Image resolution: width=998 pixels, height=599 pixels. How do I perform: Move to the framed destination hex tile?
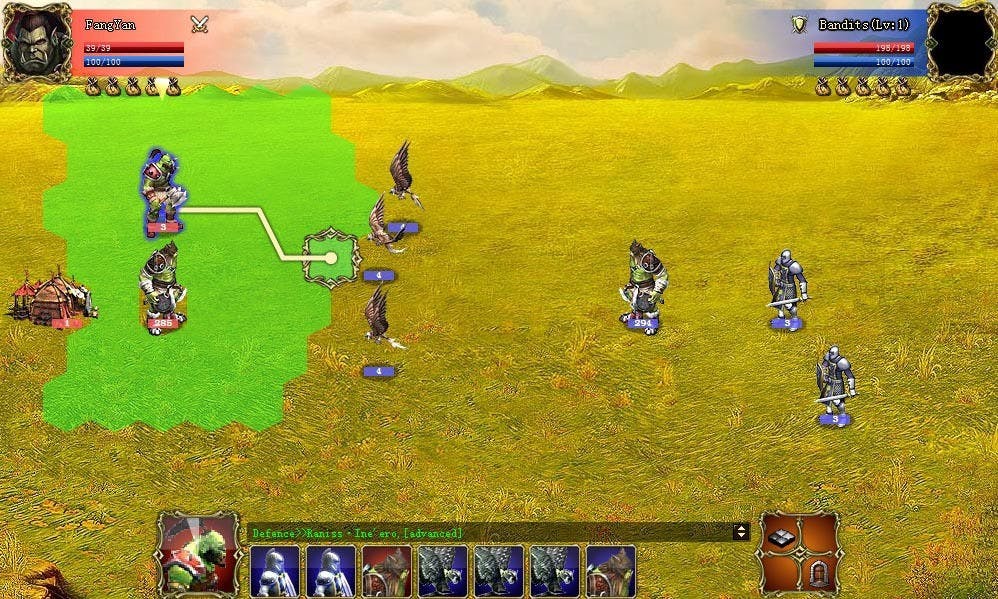(331, 257)
